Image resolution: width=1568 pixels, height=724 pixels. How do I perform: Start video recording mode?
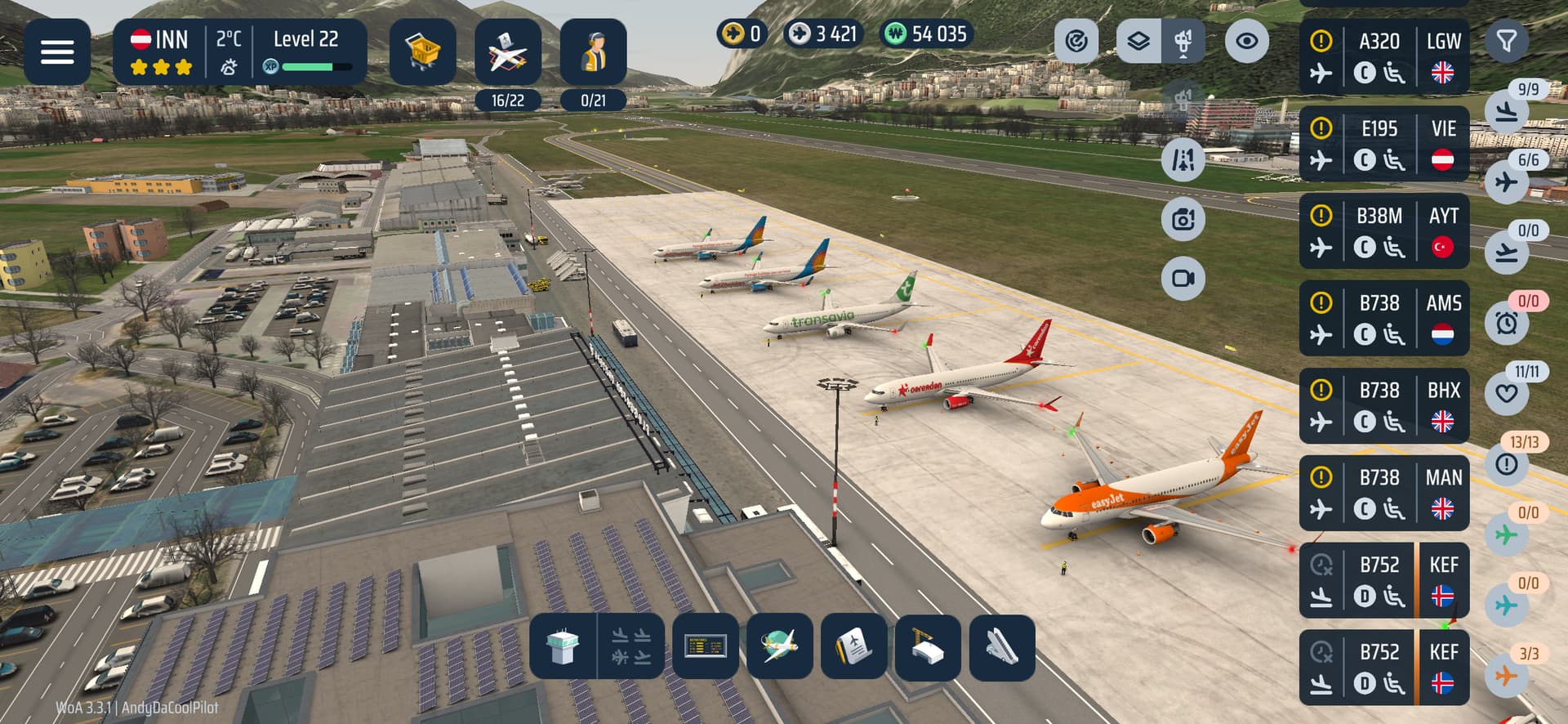[1183, 278]
